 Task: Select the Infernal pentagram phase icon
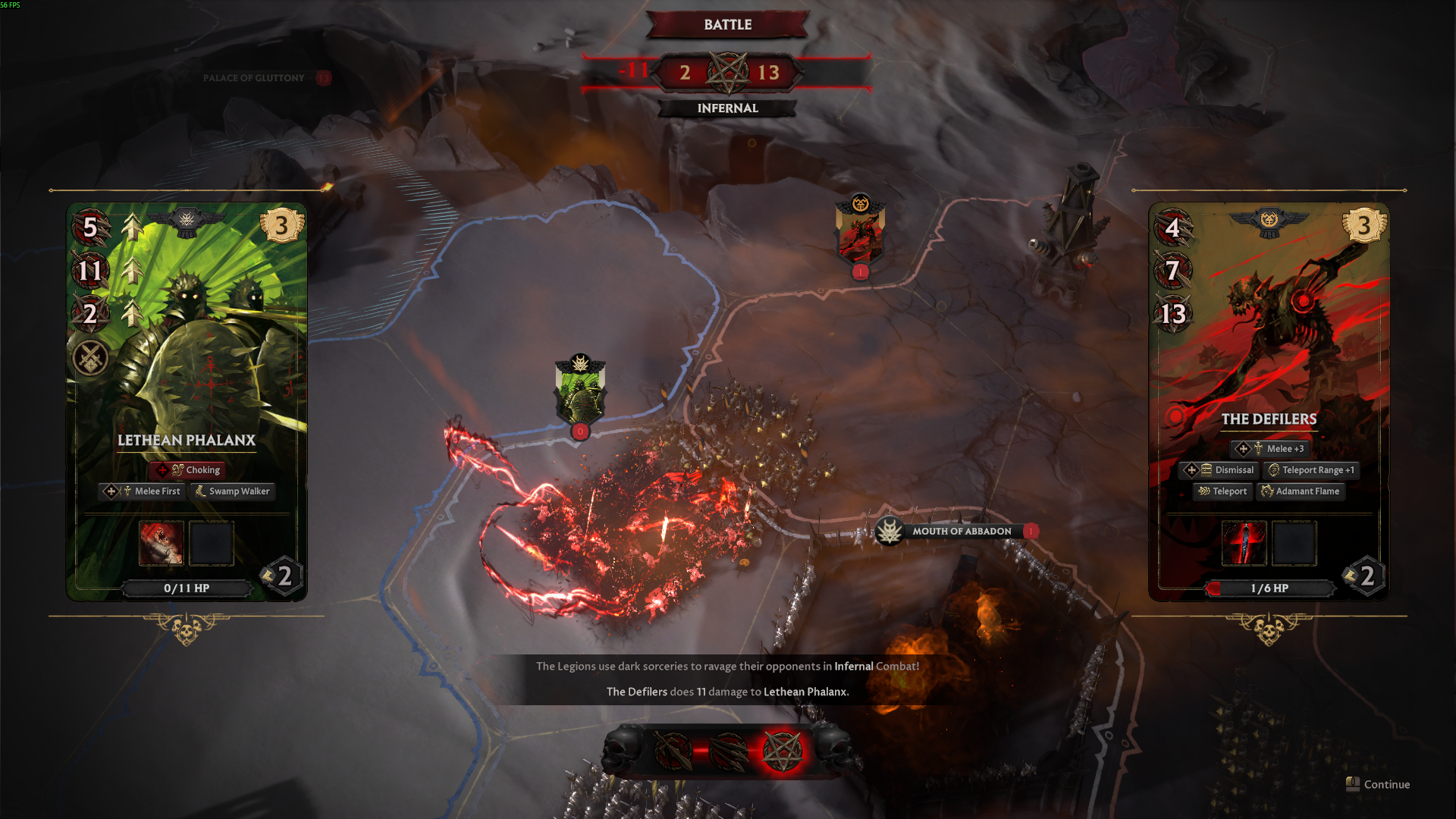tap(782, 752)
